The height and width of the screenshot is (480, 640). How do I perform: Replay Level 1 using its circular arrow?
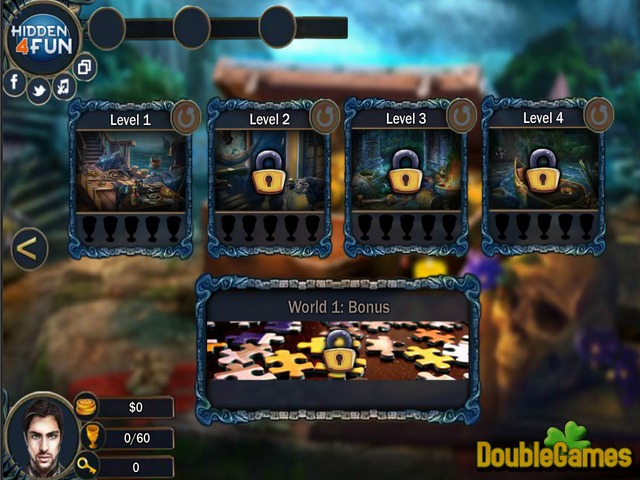pos(186,117)
